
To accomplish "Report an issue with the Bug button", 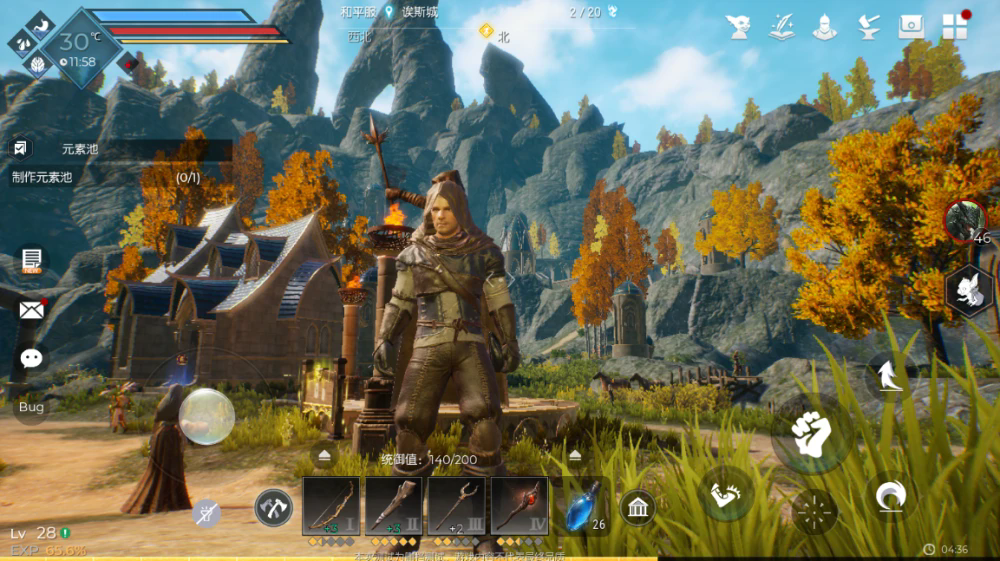I will 31,407.
